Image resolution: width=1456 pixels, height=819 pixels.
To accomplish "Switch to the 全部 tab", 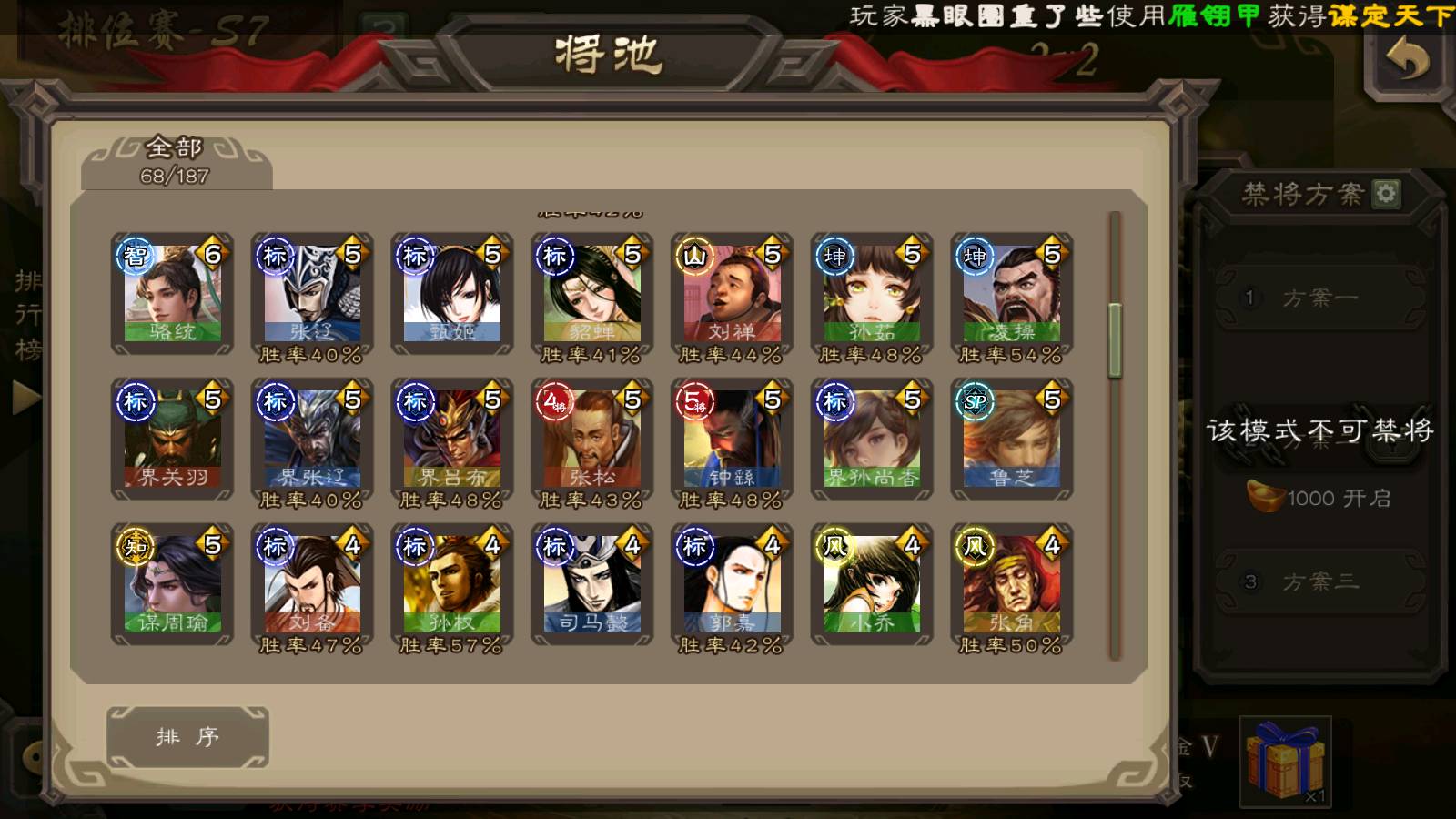I will (176, 161).
